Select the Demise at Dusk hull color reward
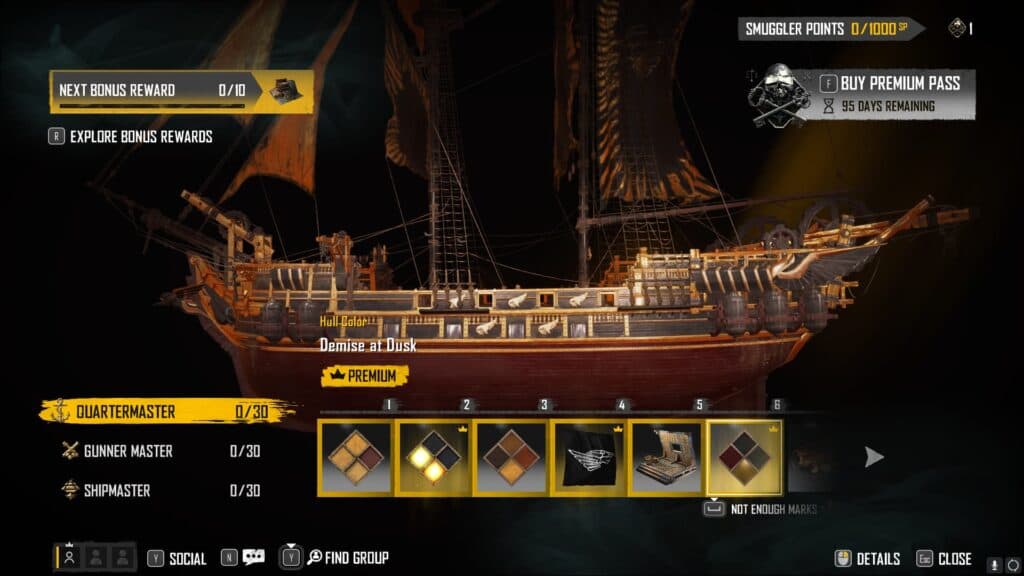This screenshot has width=1024, height=576. (x=745, y=457)
